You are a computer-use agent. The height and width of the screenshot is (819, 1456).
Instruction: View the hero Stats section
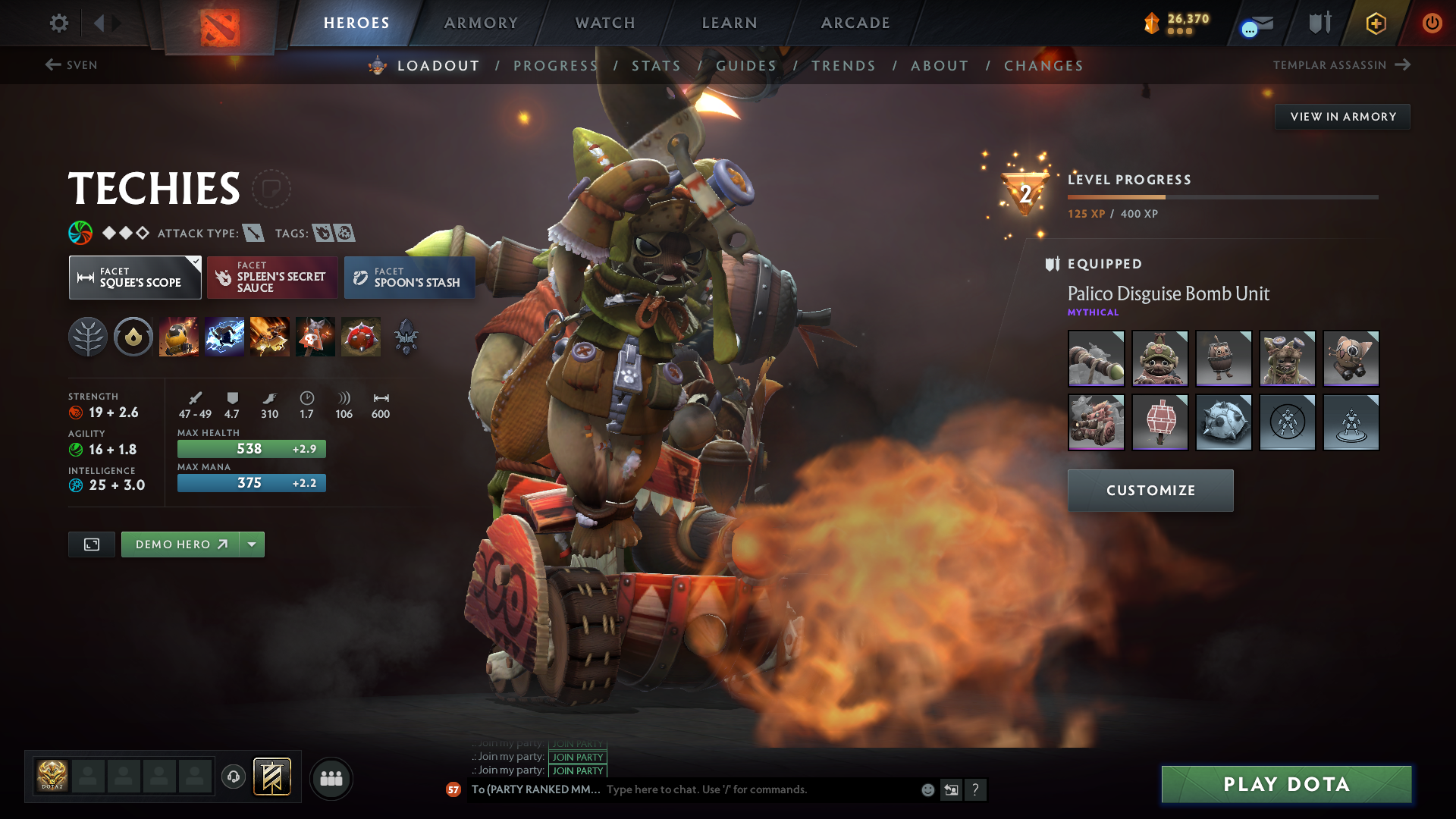[x=656, y=66]
